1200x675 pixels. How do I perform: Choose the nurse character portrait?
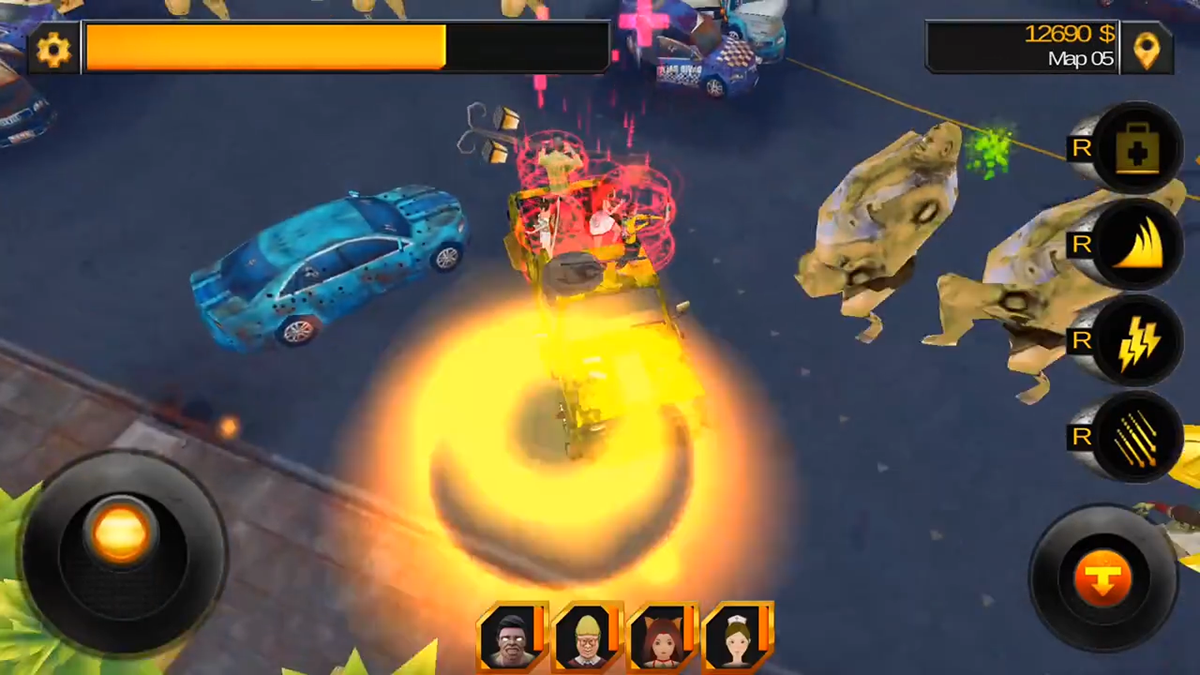(736, 636)
